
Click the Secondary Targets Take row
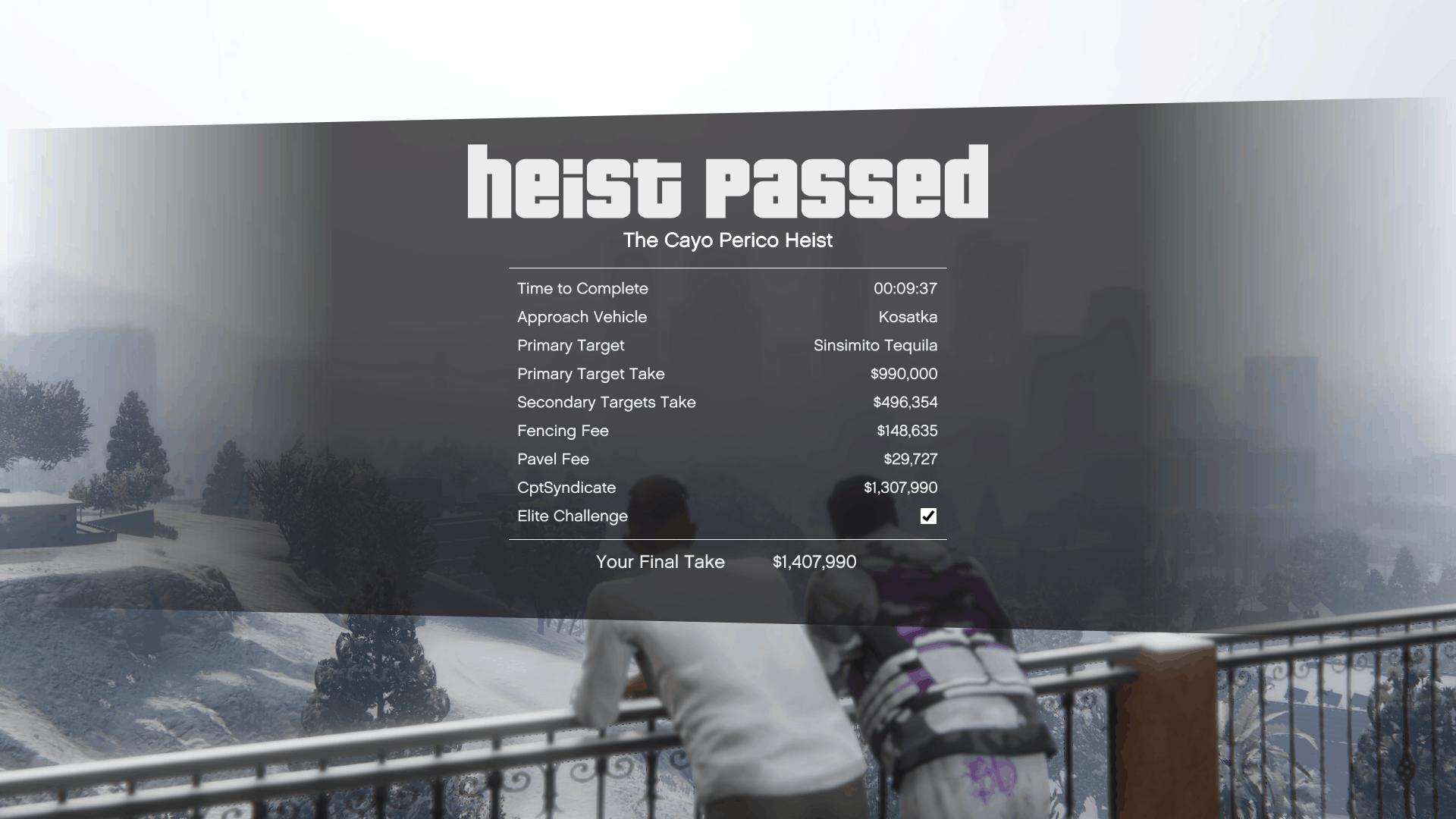(x=606, y=403)
